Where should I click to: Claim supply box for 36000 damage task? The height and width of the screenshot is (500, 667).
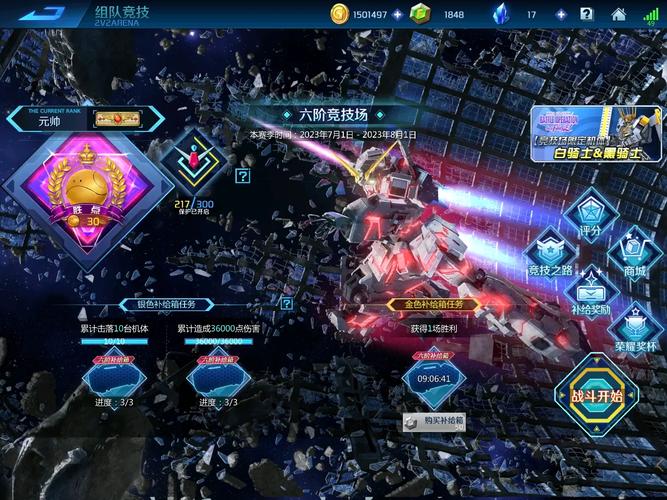pyautogui.click(x=217, y=379)
